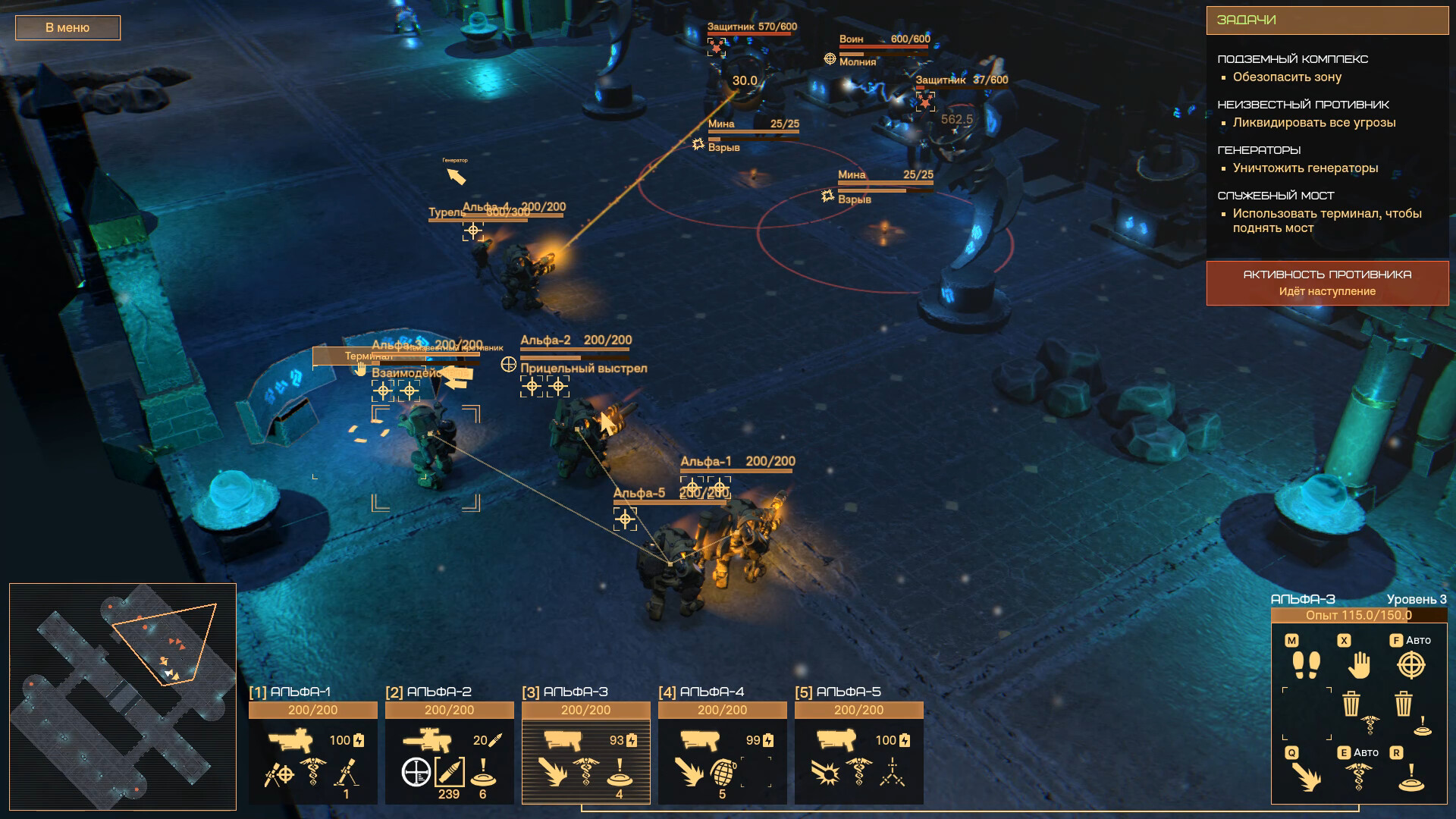The width and height of the screenshot is (1456, 819).
Task: Click the sniper scope icon in АЛЬФА-2 panel
Action: pyautogui.click(x=416, y=773)
